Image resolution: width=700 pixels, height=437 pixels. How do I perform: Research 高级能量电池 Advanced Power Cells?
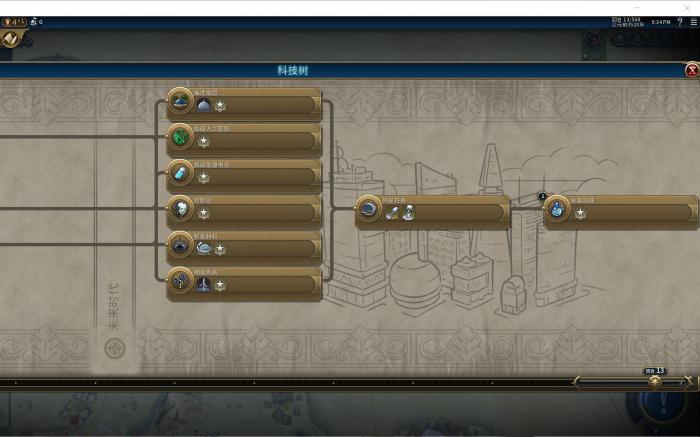[x=244, y=174]
